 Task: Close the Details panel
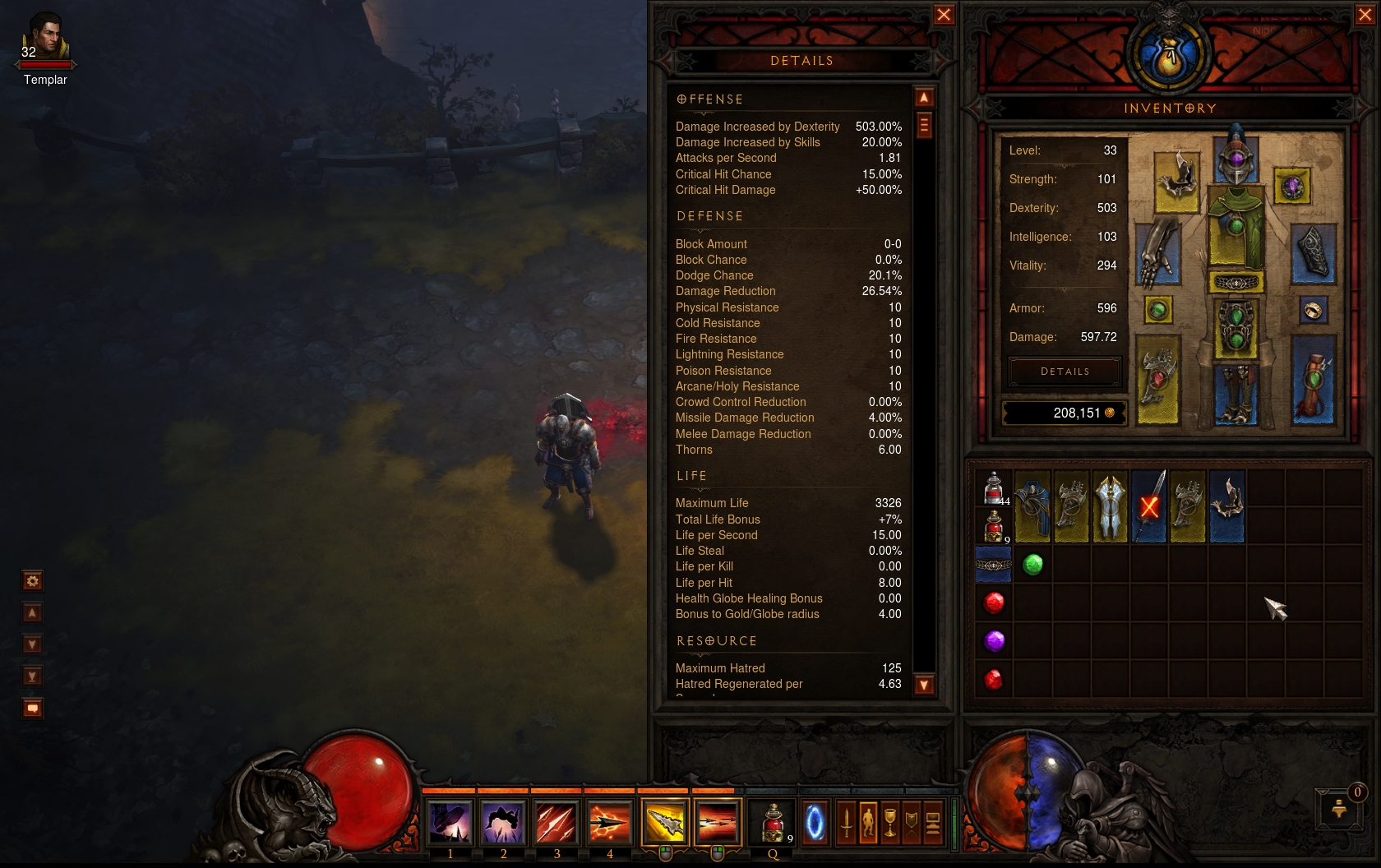tap(944, 15)
